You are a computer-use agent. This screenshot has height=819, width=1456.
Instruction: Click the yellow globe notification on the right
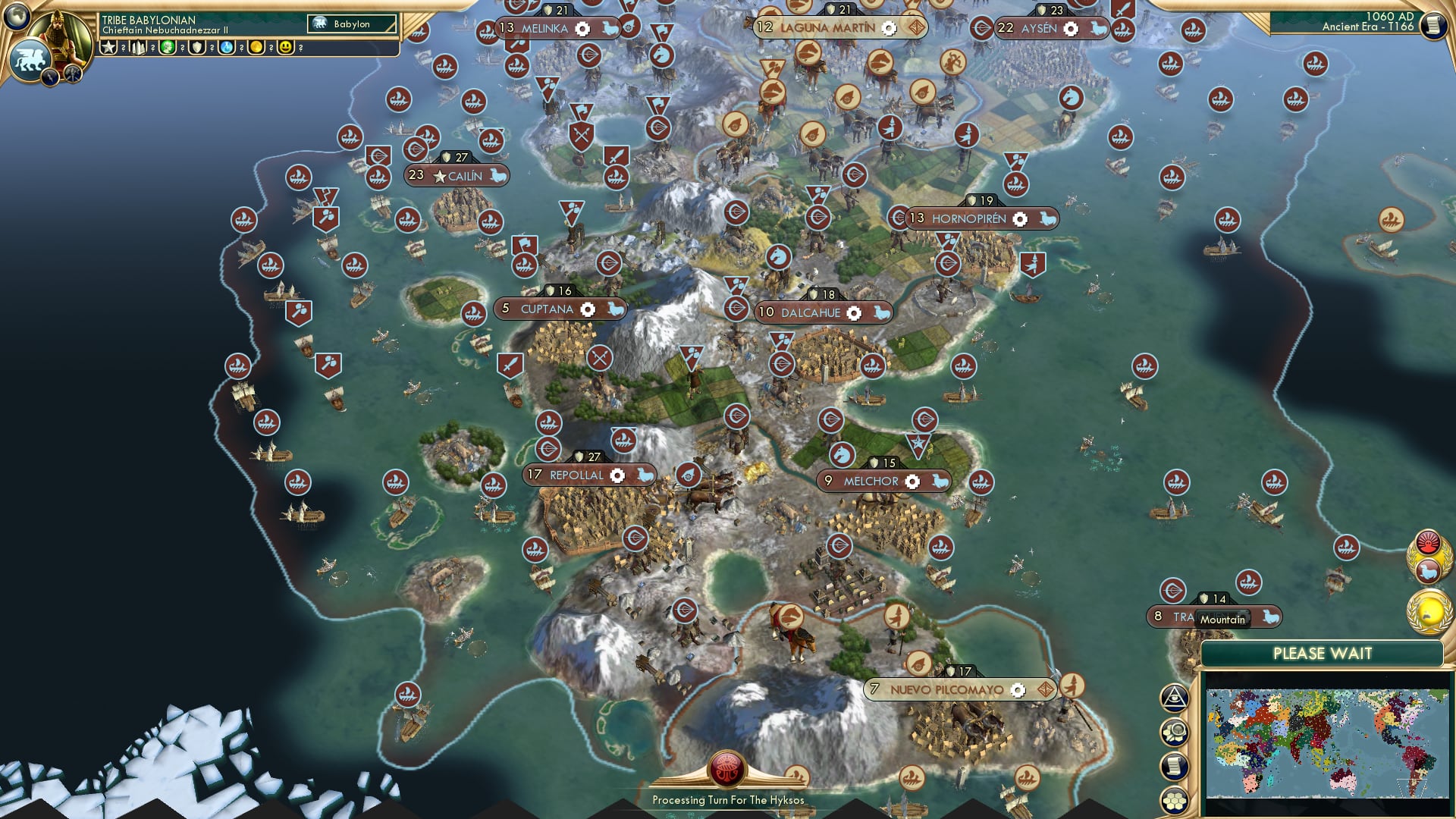(1429, 613)
